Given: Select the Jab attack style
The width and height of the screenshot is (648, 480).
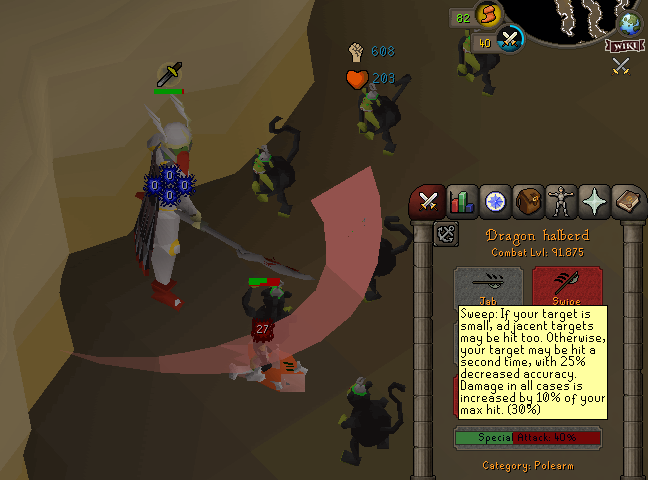Looking at the screenshot, I should click(488, 286).
